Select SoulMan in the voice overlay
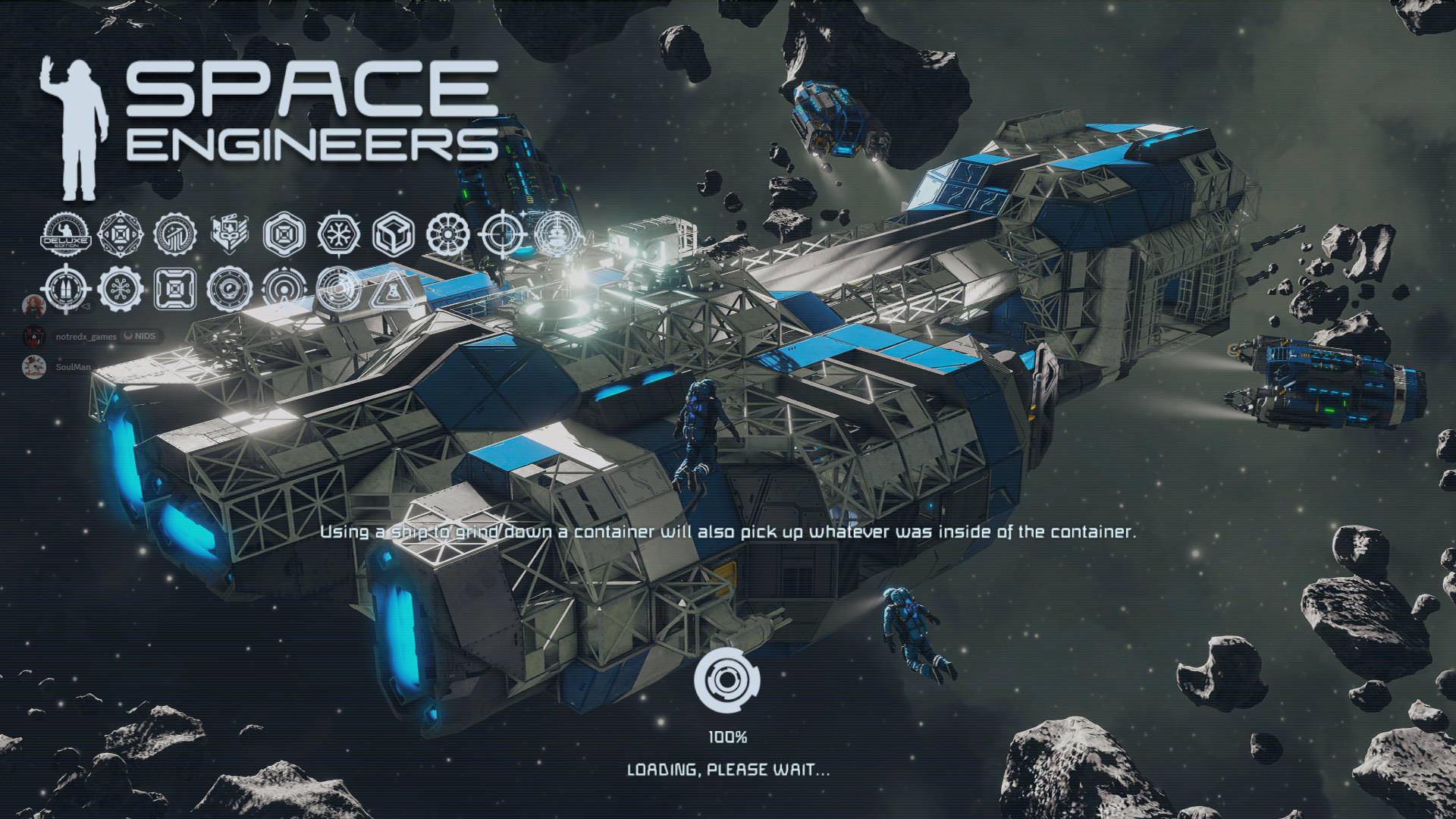The width and height of the screenshot is (1456, 819). click(x=73, y=367)
